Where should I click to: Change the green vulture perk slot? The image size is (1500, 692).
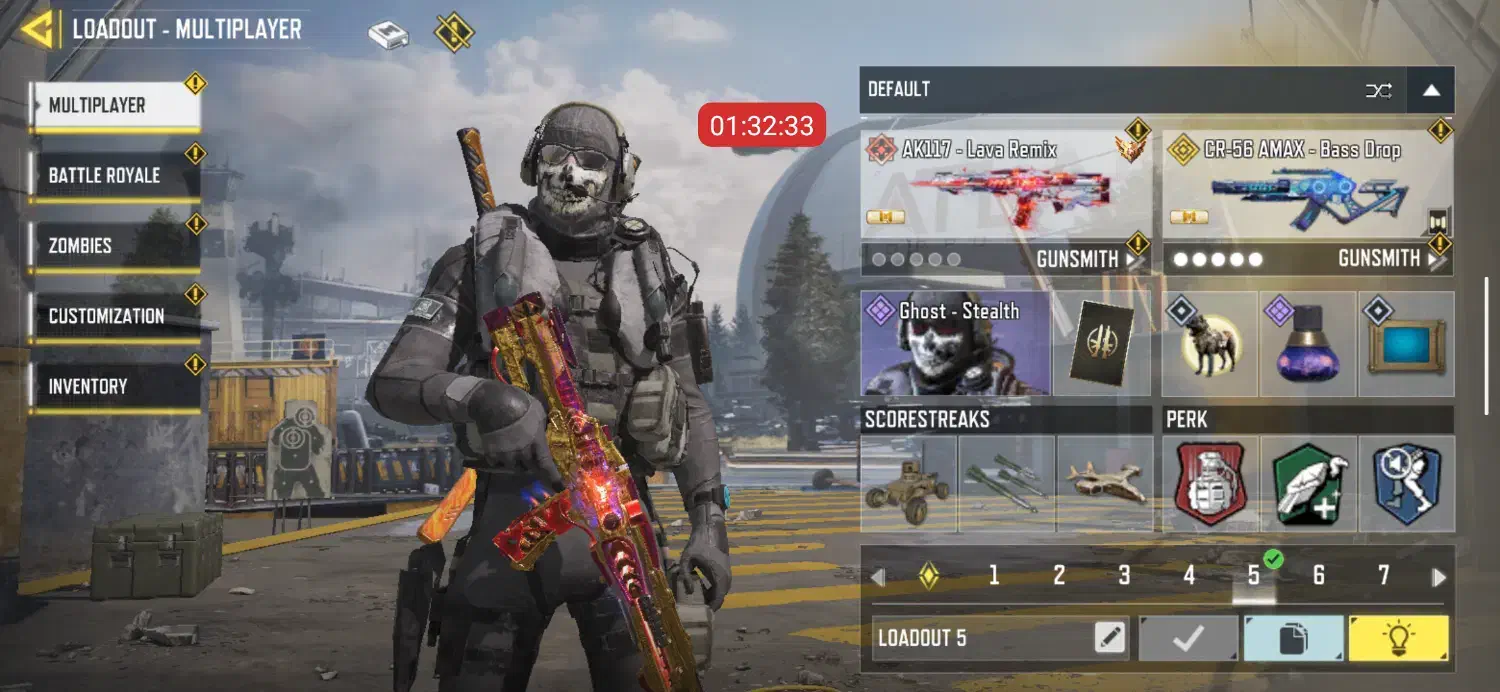click(1308, 483)
